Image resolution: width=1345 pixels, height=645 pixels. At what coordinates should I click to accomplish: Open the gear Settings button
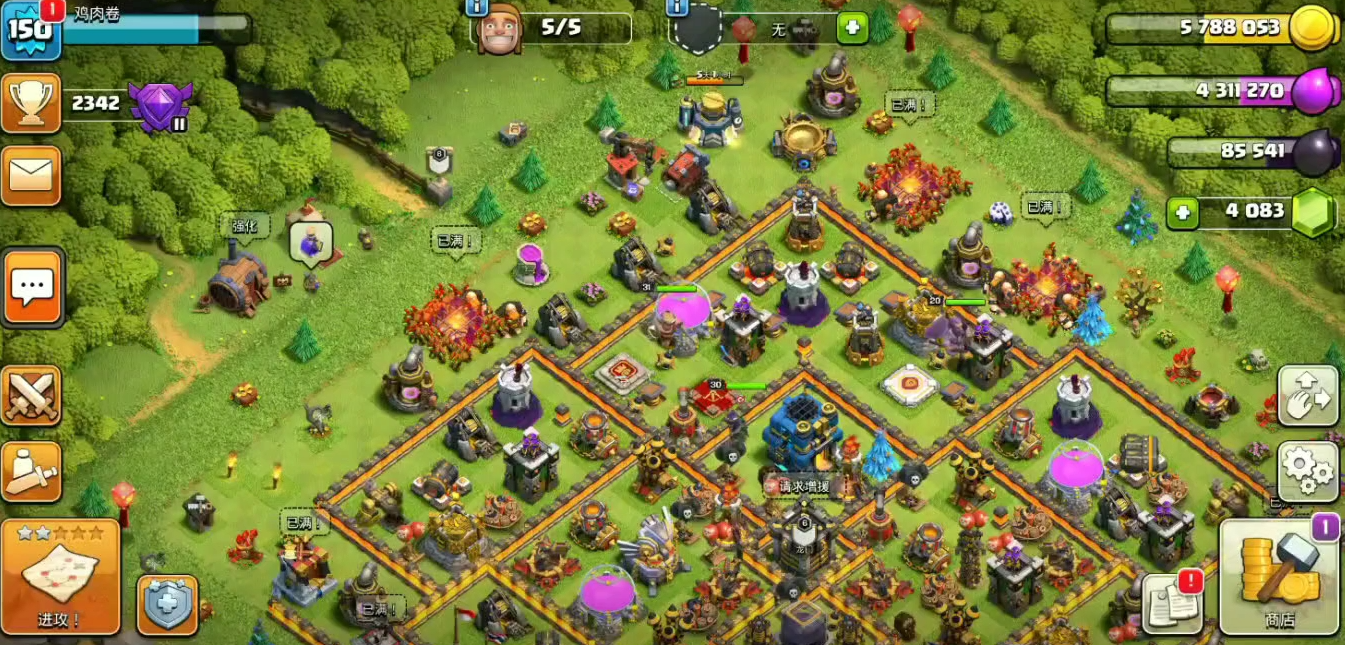1308,469
